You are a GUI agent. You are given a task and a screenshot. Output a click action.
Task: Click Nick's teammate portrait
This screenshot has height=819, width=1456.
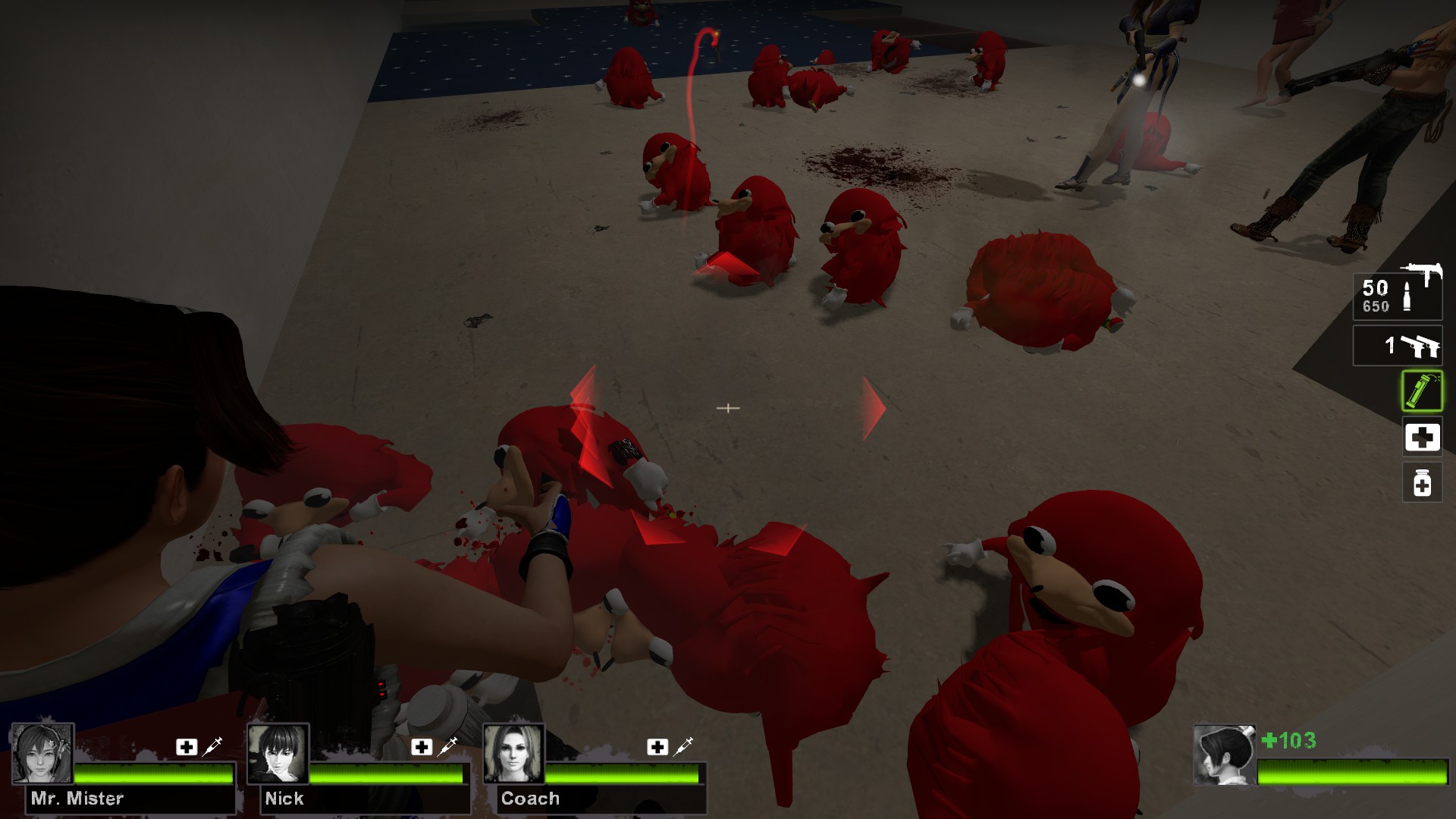coord(278,753)
